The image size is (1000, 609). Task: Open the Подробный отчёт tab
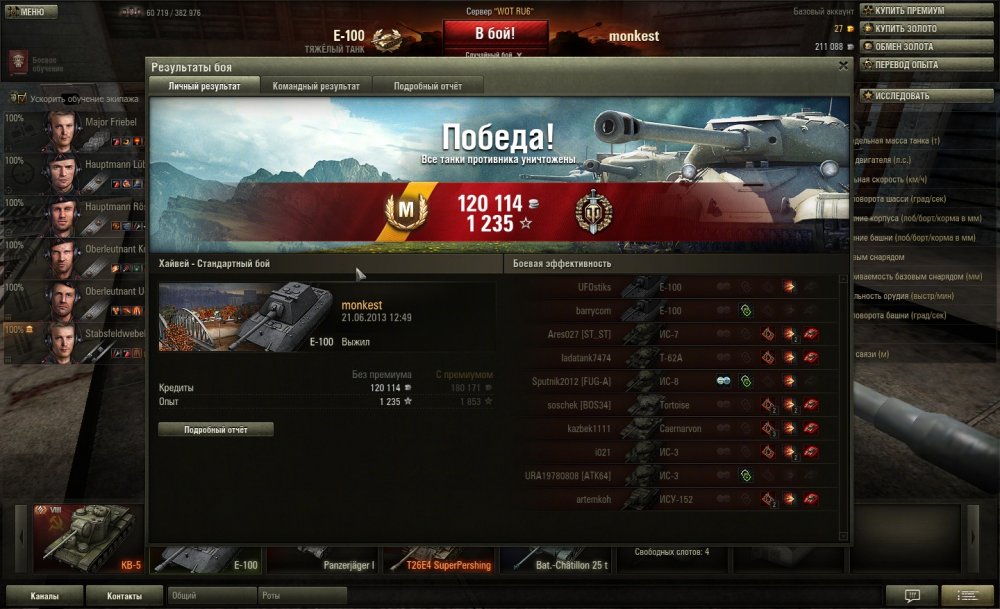427,86
